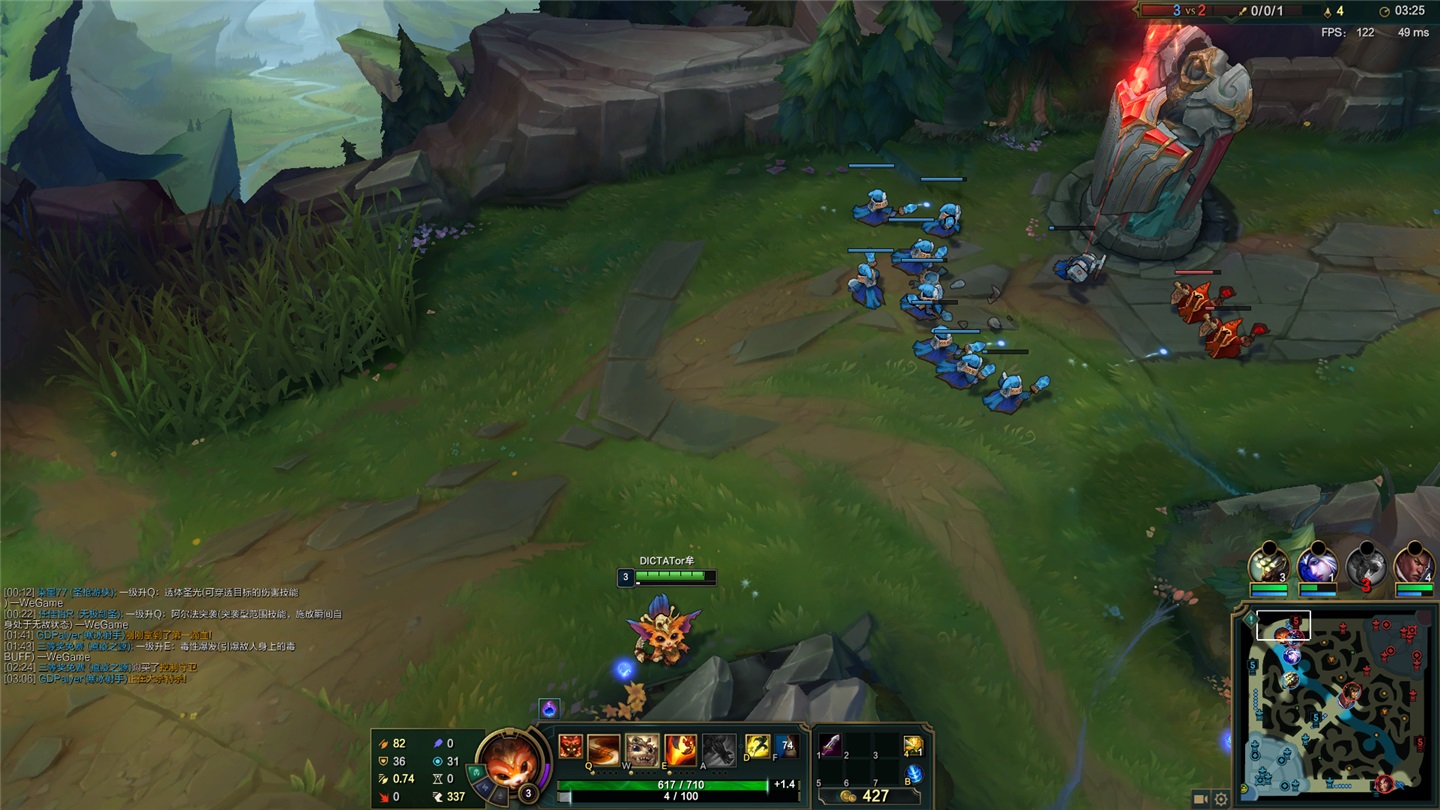Toggle the camera button beside the minimap
1440x810 pixels.
tap(1201, 798)
